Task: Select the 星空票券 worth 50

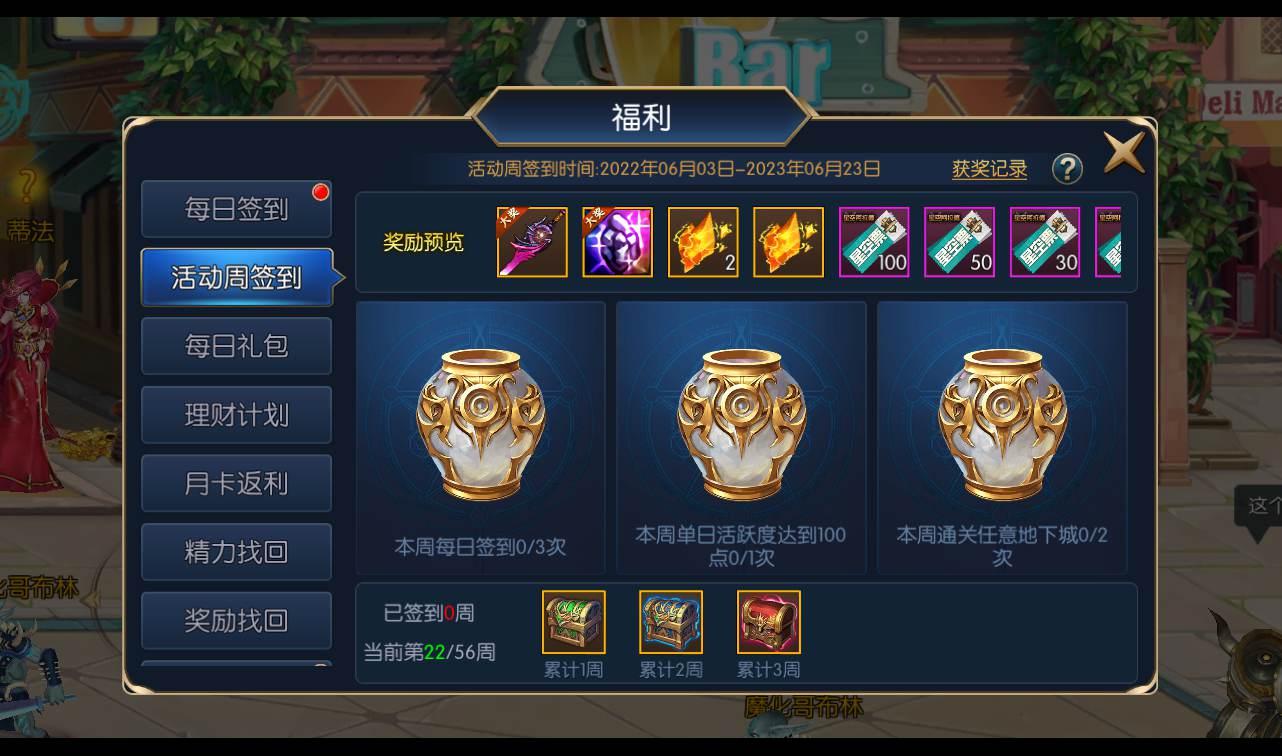Action: click(959, 241)
